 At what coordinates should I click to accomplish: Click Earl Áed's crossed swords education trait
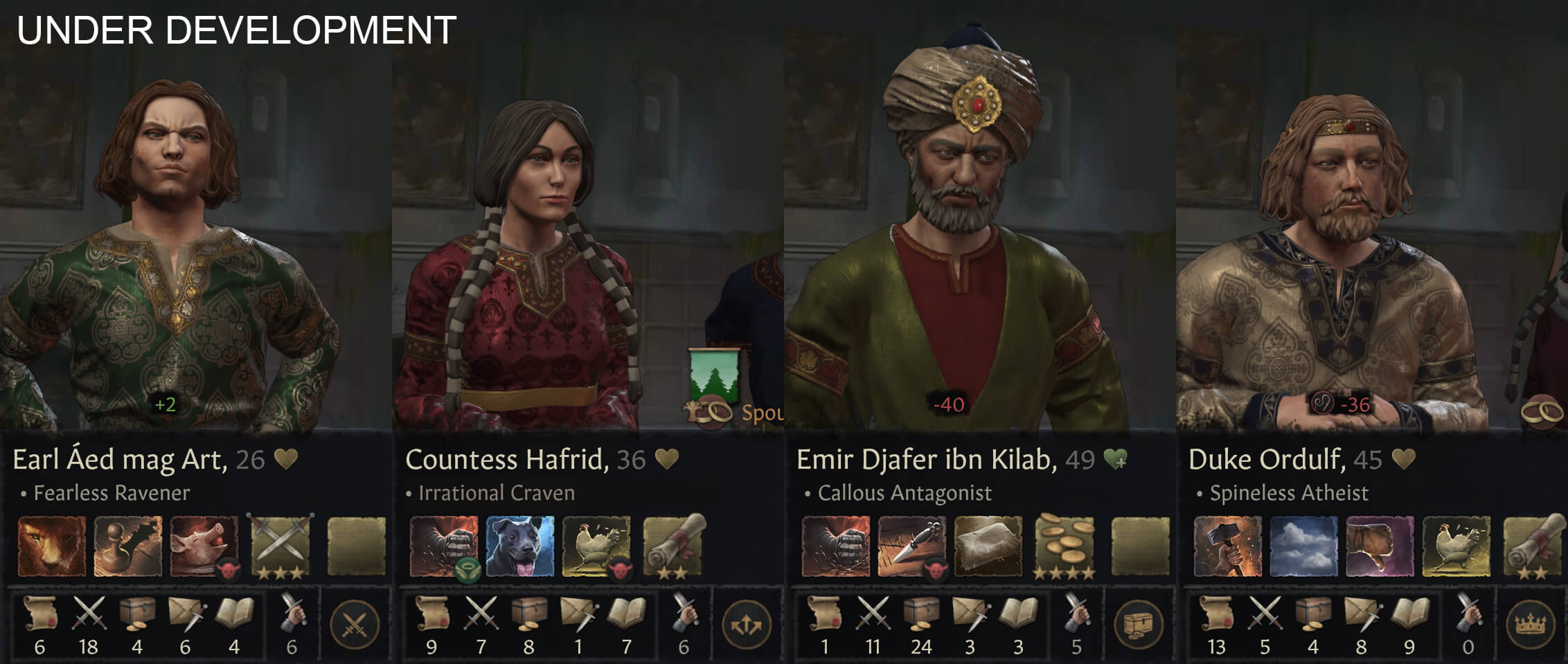pyautogui.click(x=280, y=546)
